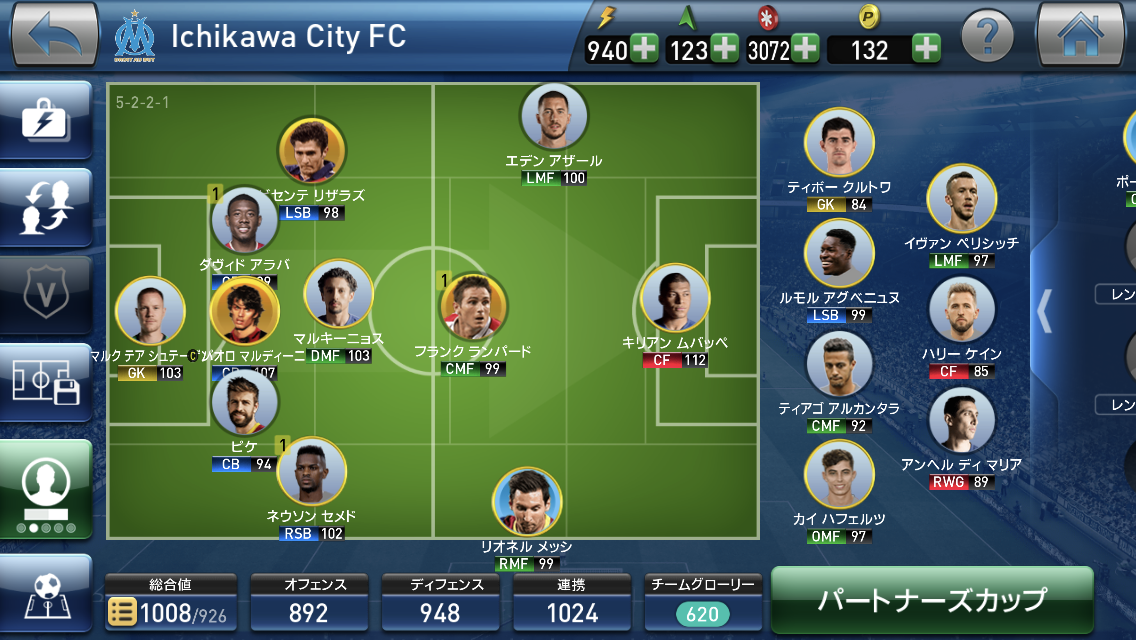Open the home screen button
The height and width of the screenshot is (640, 1136).
pos(1081,36)
